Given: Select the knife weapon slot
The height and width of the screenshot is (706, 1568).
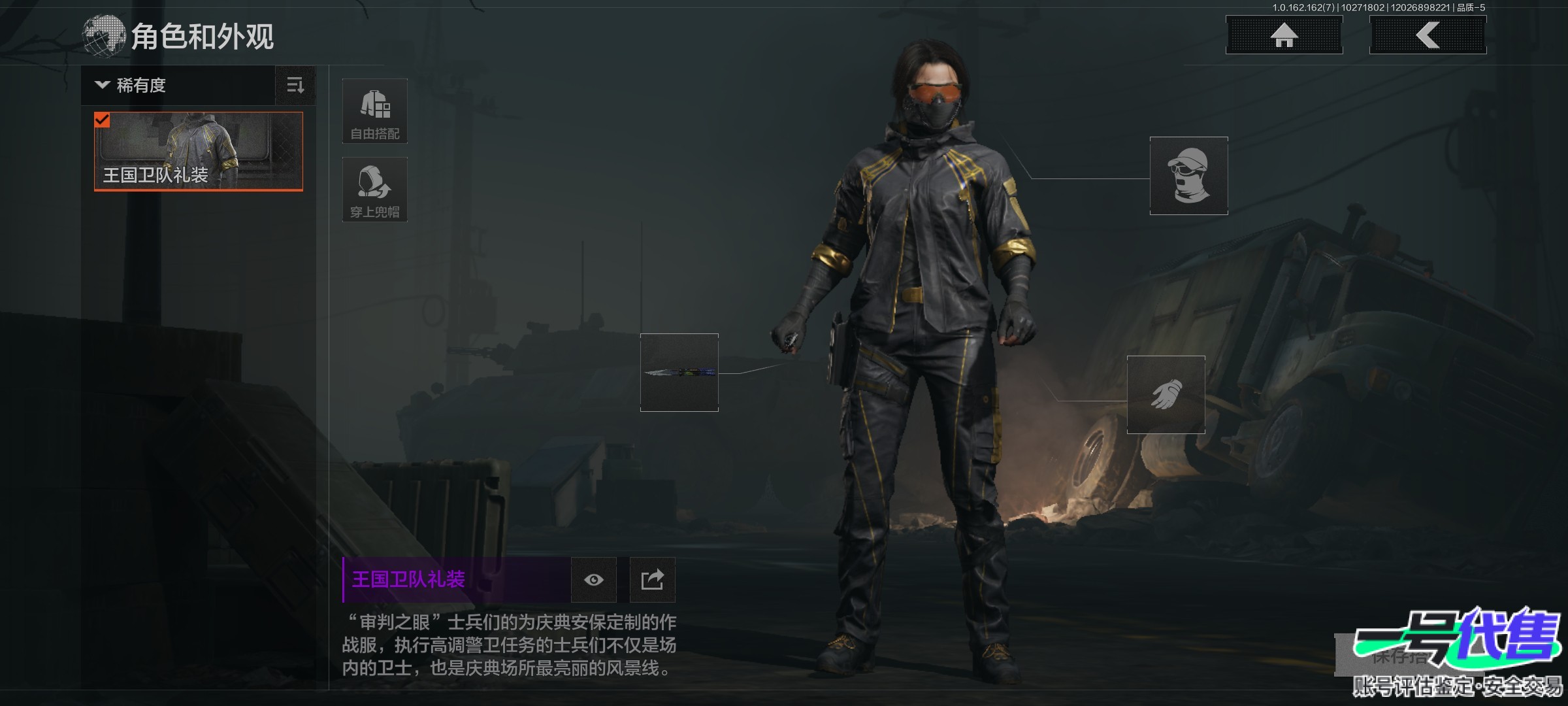Looking at the screenshot, I should coord(679,373).
